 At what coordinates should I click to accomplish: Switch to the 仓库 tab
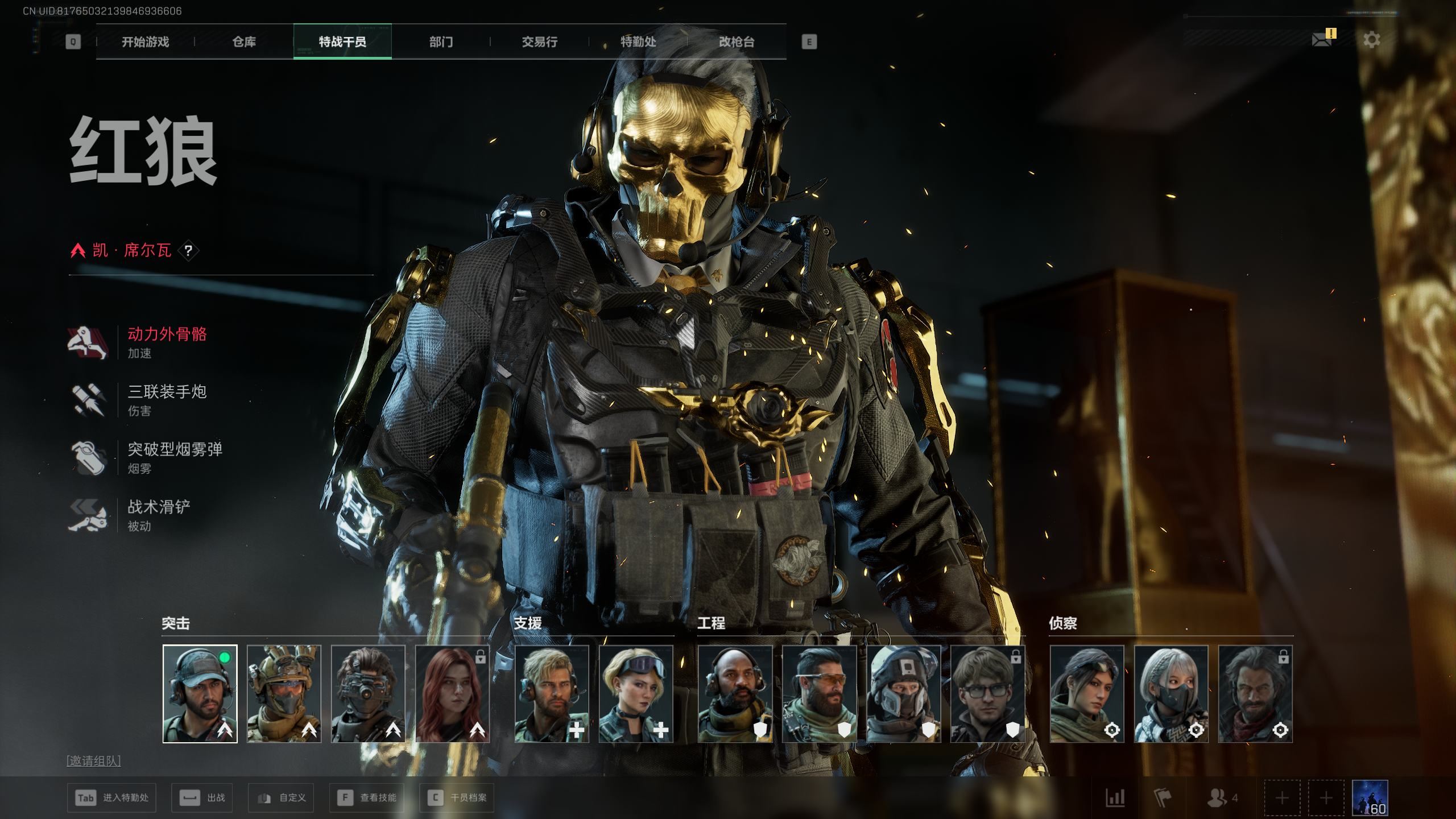point(244,42)
